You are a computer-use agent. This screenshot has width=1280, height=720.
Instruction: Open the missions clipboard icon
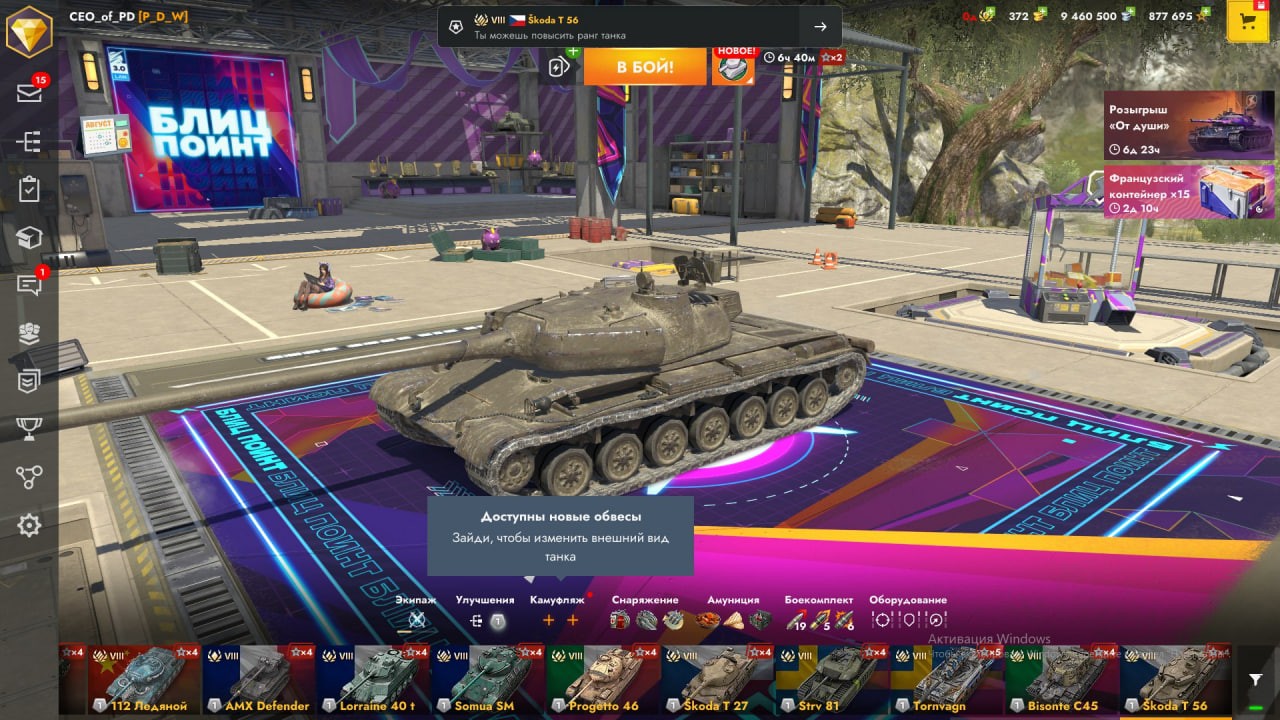29,190
